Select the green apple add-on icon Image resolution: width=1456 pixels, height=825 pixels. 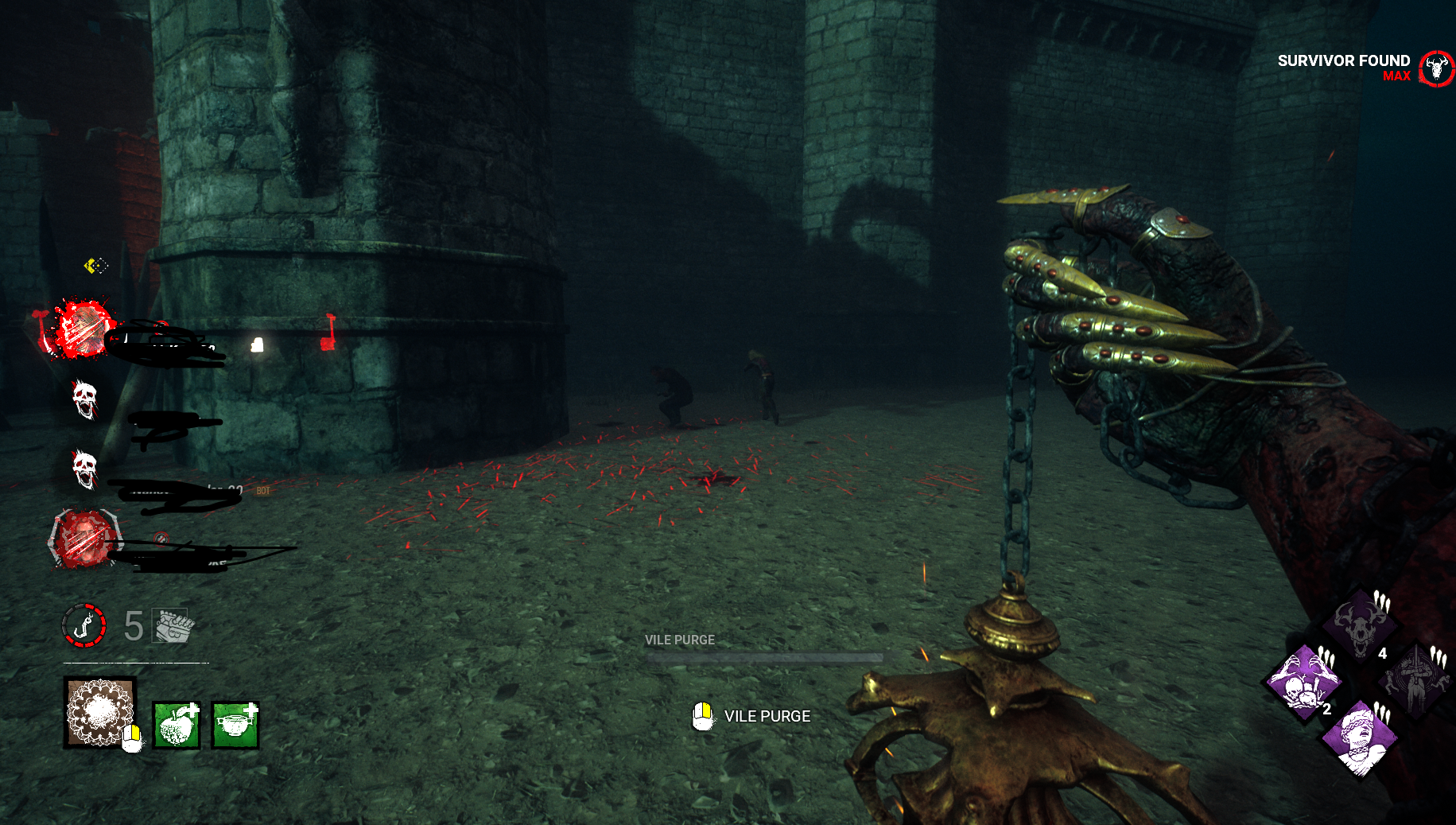[x=176, y=725]
